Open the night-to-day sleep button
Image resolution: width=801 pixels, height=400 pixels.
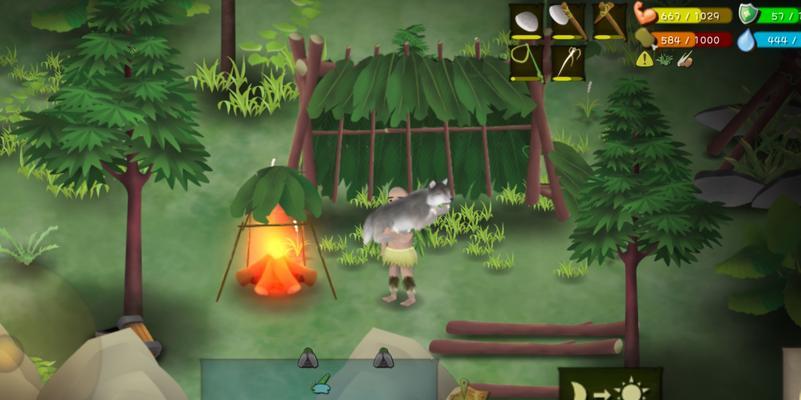pos(609,386)
